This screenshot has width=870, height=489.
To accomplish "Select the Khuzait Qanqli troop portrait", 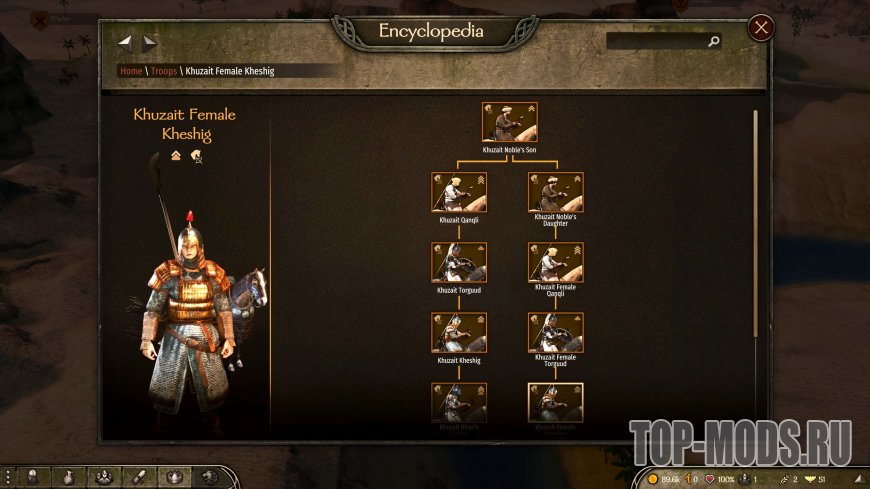I will (x=459, y=192).
